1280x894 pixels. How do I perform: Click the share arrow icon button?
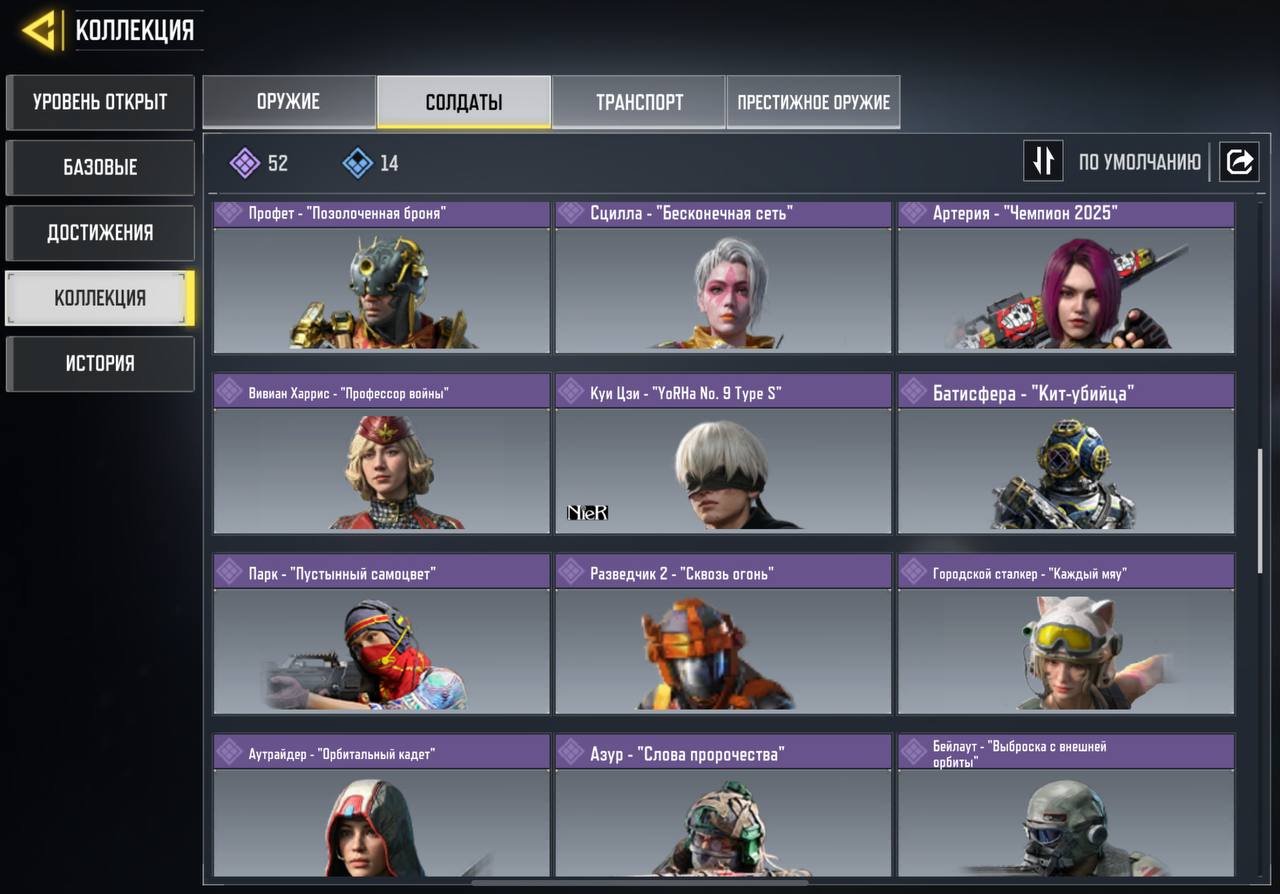pos(1239,161)
